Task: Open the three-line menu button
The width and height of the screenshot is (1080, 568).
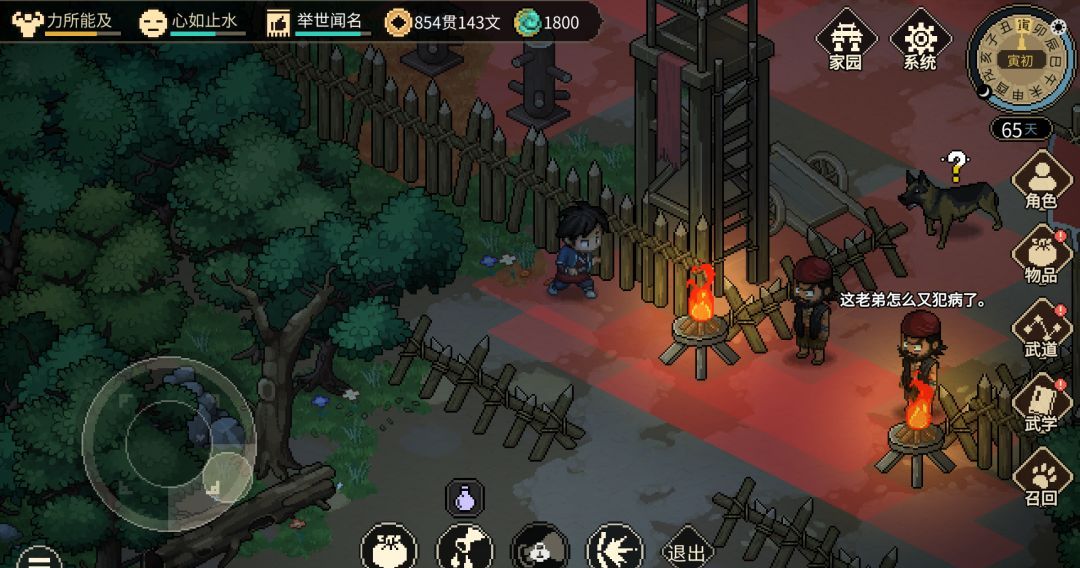Action: pos(38,558)
